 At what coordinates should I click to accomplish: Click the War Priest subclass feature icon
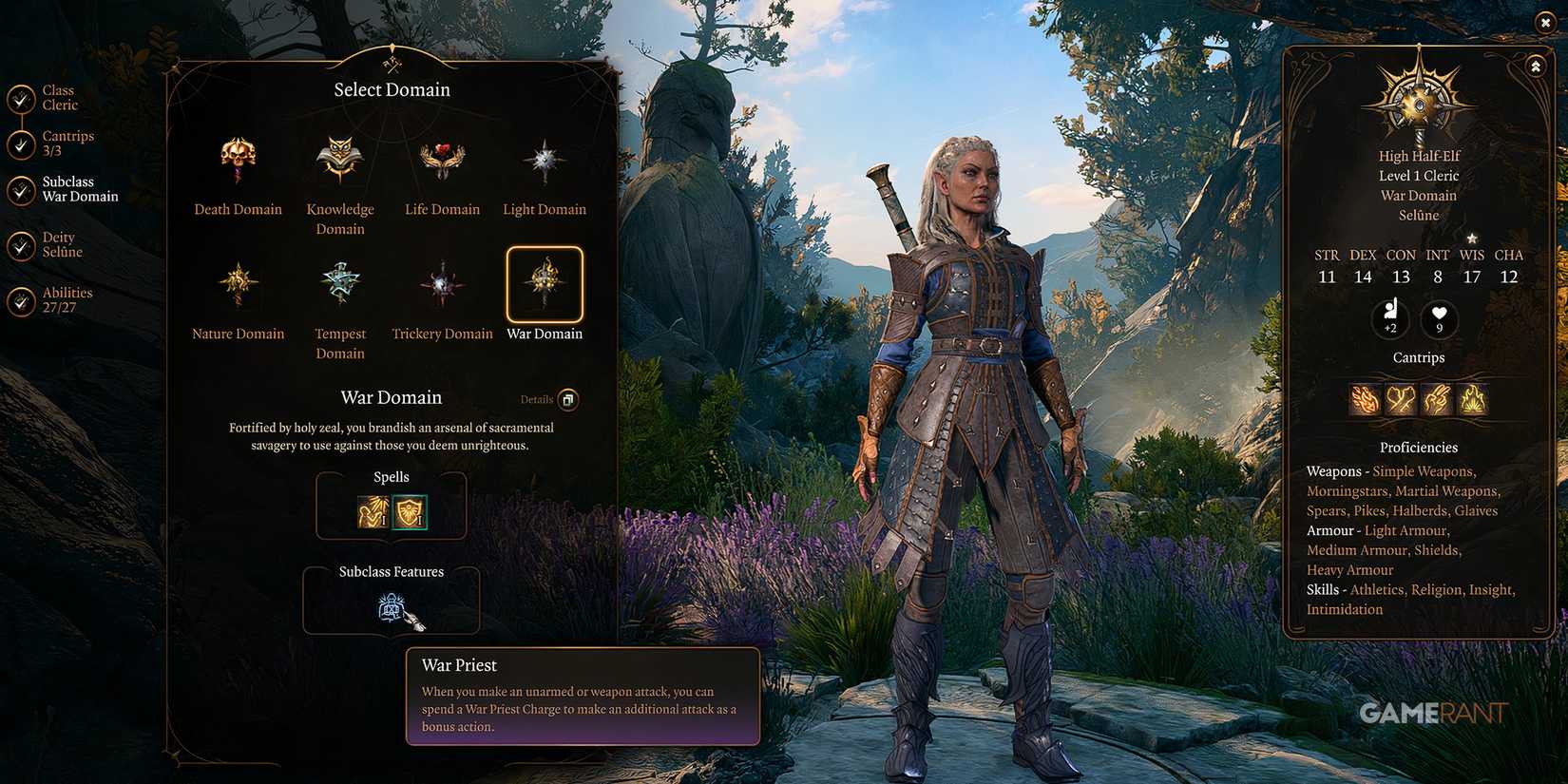tap(392, 608)
